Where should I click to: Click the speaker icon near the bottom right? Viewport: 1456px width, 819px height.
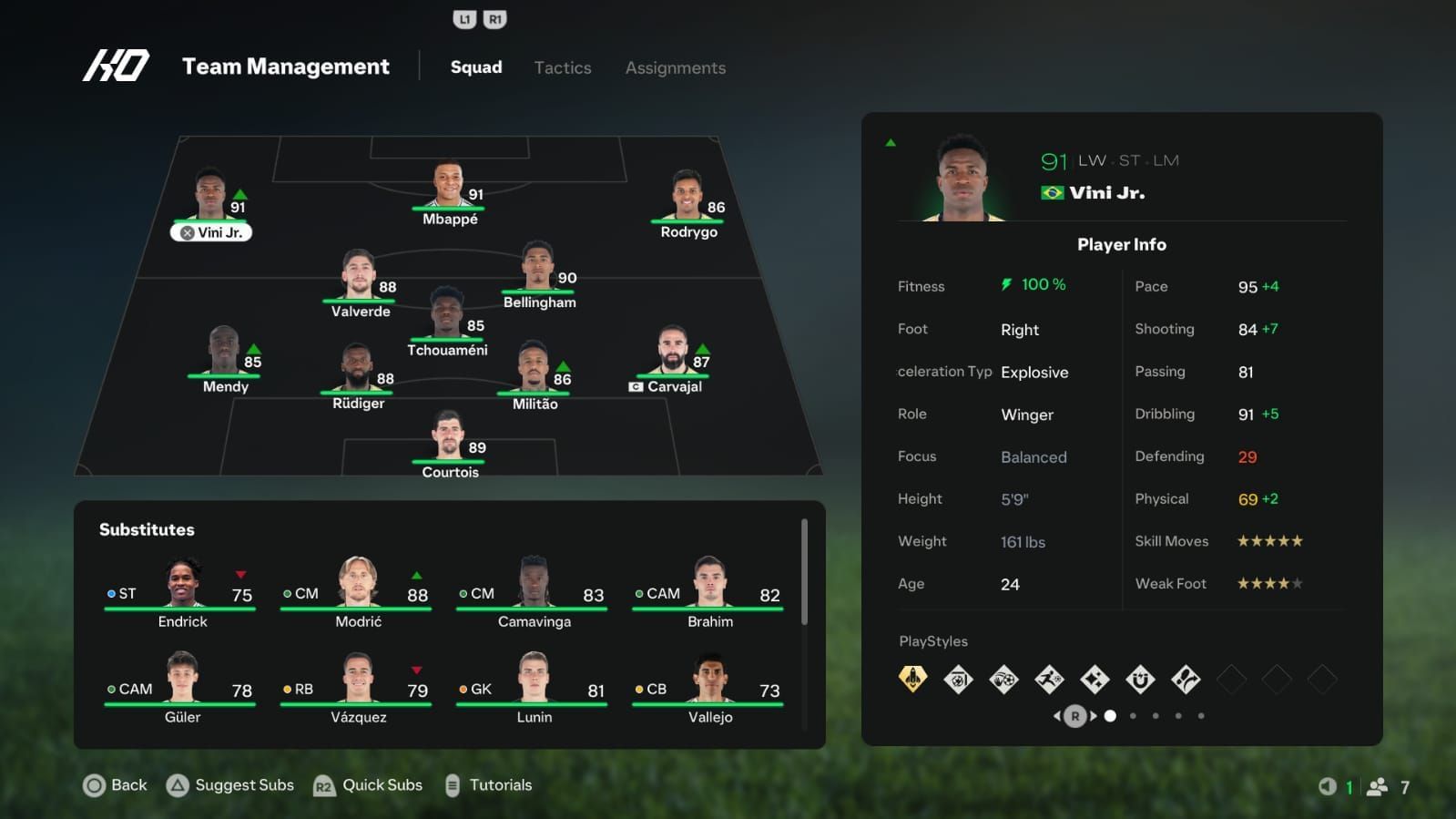(x=1325, y=784)
